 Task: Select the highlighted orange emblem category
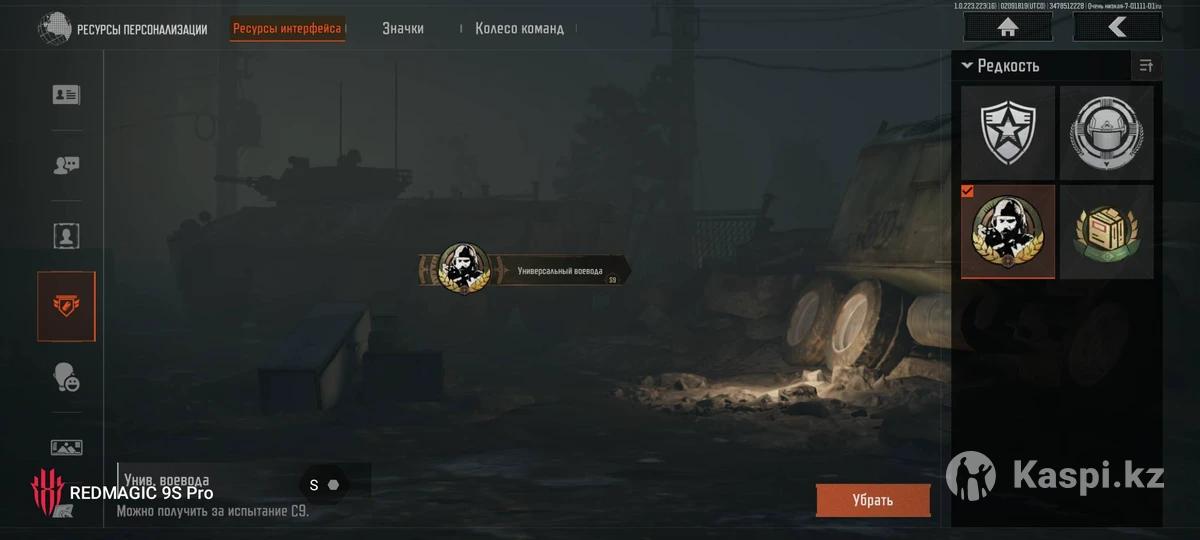click(67, 306)
